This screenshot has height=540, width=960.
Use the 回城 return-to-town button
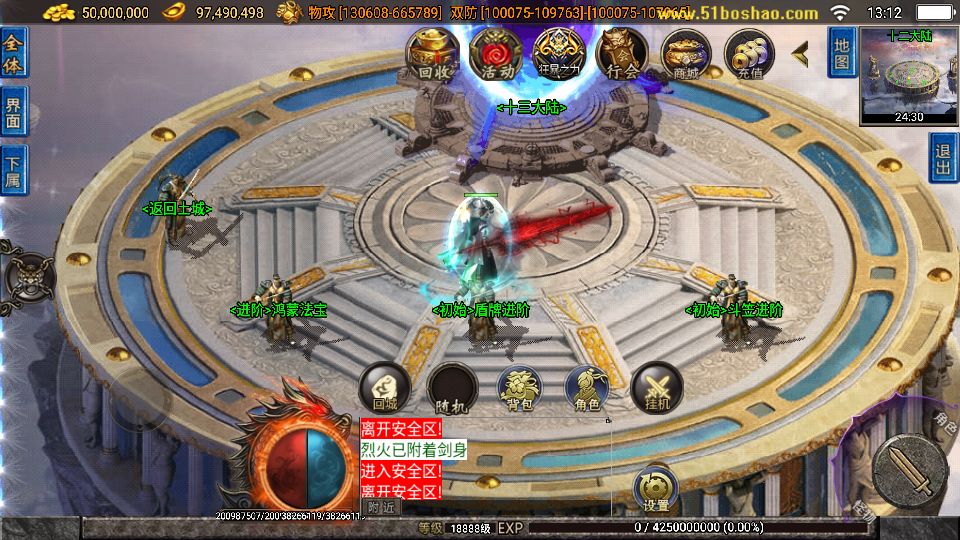coord(385,388)
